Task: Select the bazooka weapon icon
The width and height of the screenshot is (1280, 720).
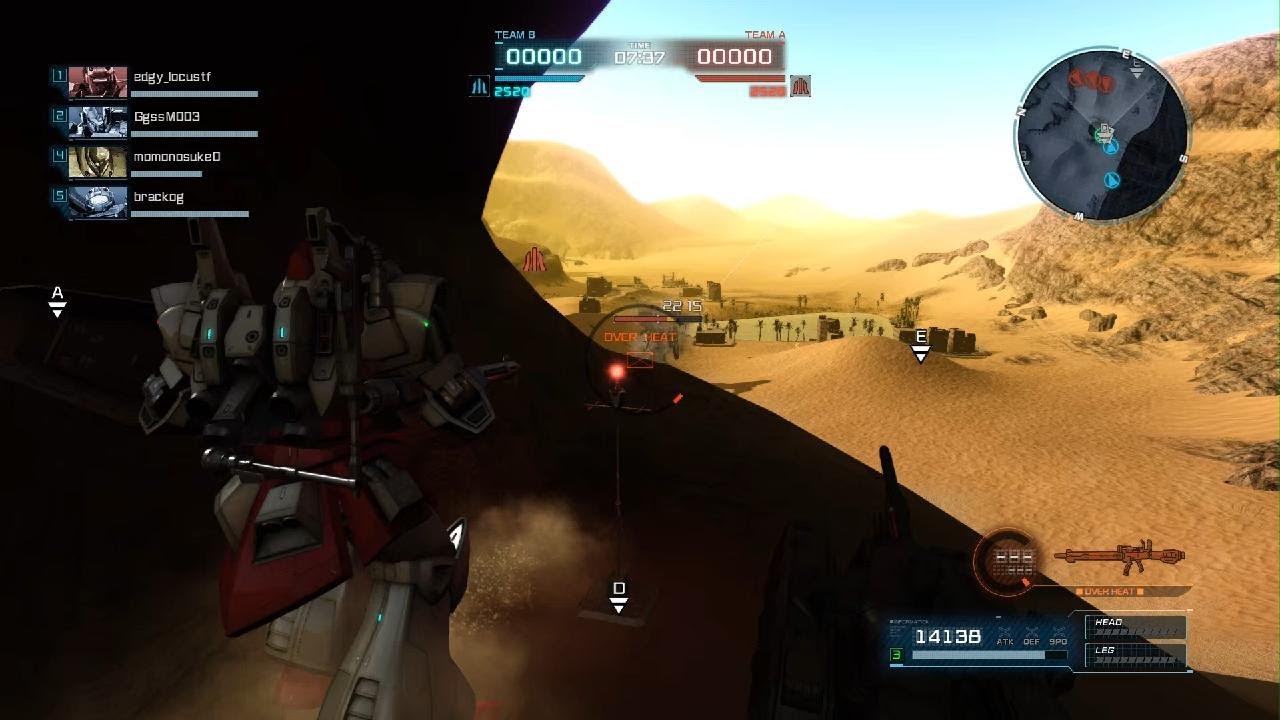Action: [x=1120, y=558]
